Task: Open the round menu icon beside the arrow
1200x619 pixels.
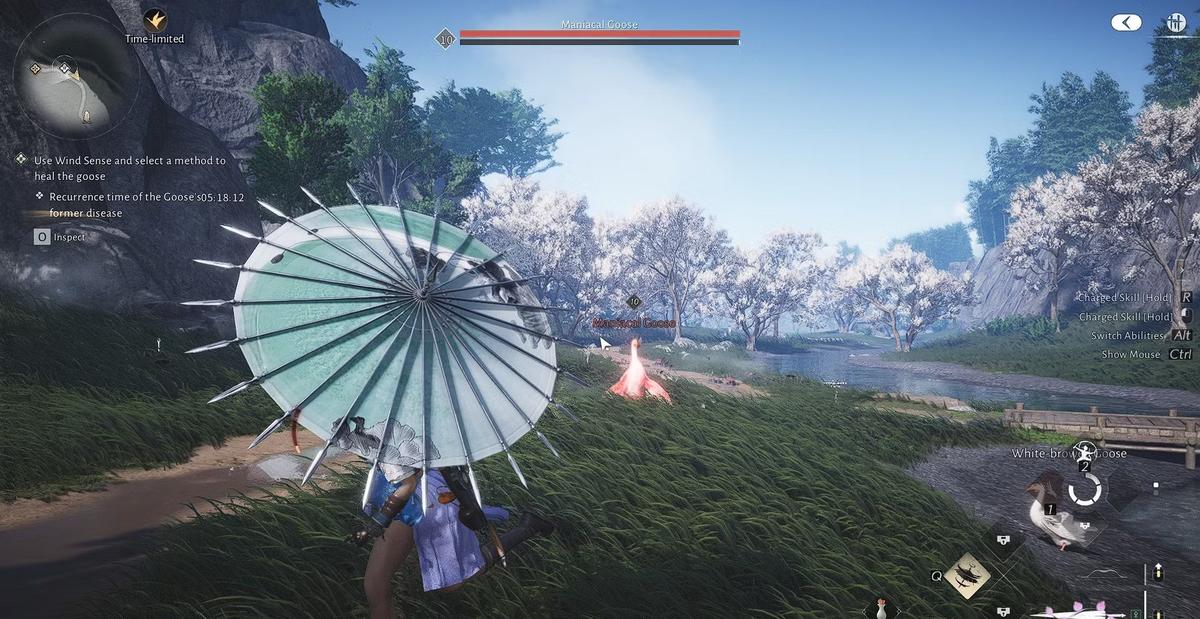Action: 1176,22
